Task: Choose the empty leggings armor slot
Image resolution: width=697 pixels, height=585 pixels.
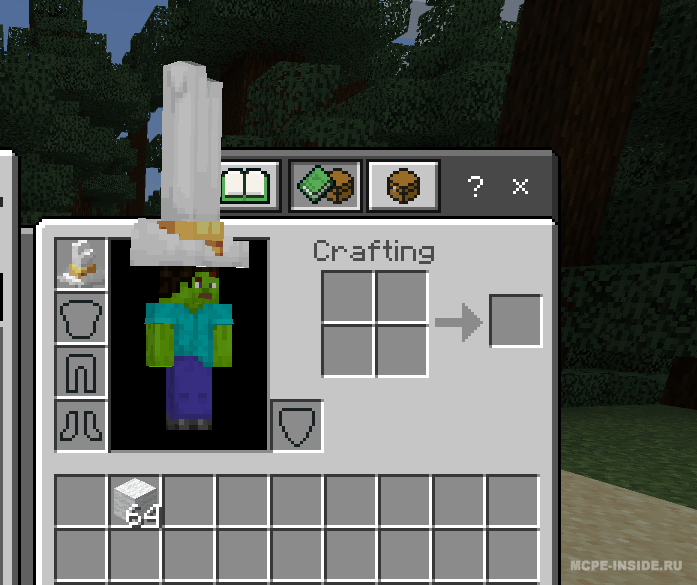Action: 81,372
